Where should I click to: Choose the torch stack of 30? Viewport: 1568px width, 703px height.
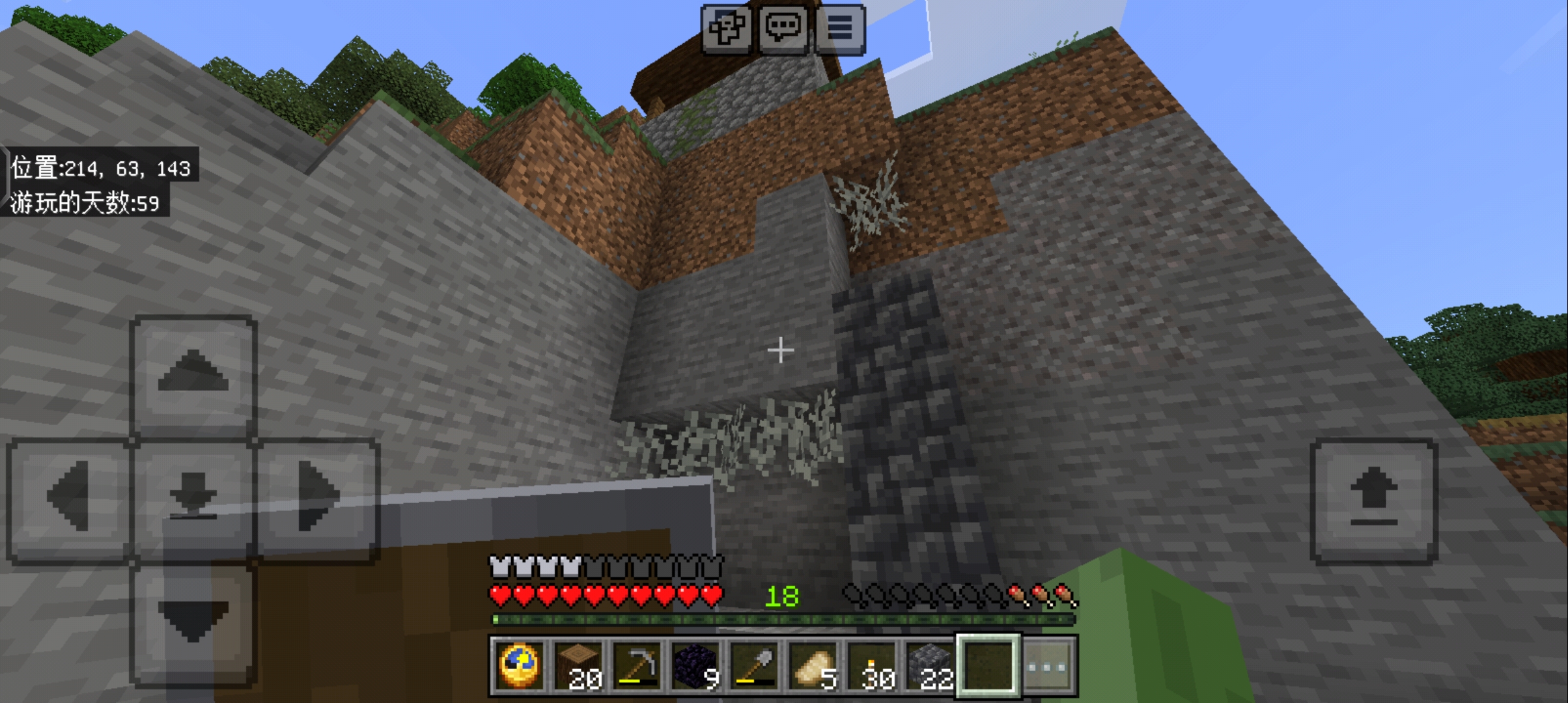pyautogui.click(x=872, y=666)
